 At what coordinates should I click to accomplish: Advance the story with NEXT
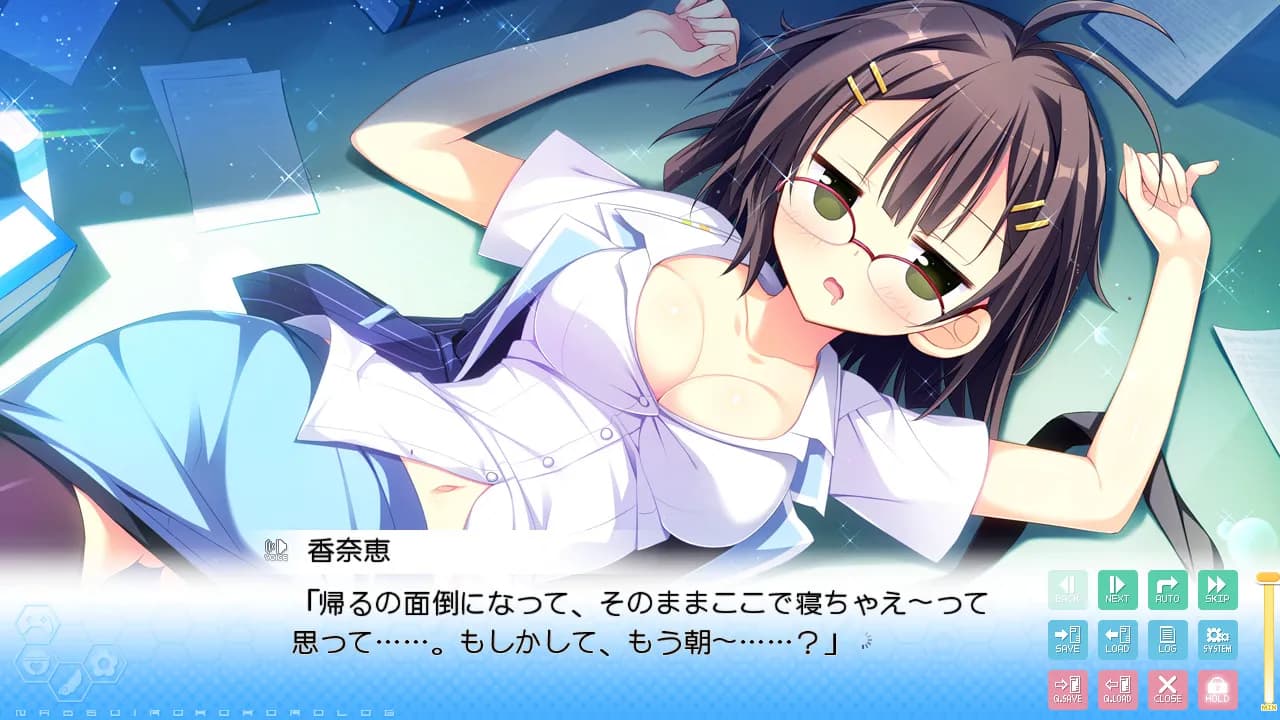coord(1117,589)
